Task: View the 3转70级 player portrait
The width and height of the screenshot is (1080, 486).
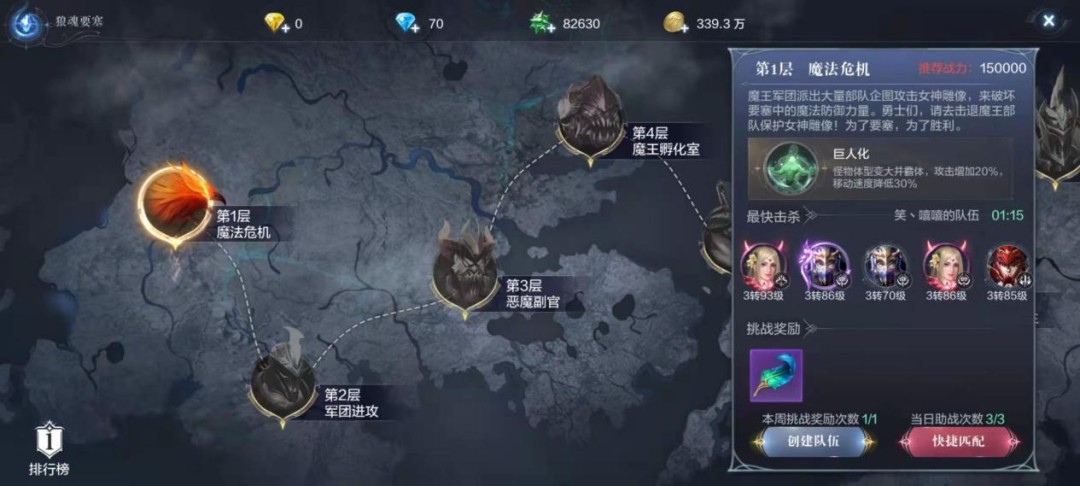Action: tap(884, 265)
